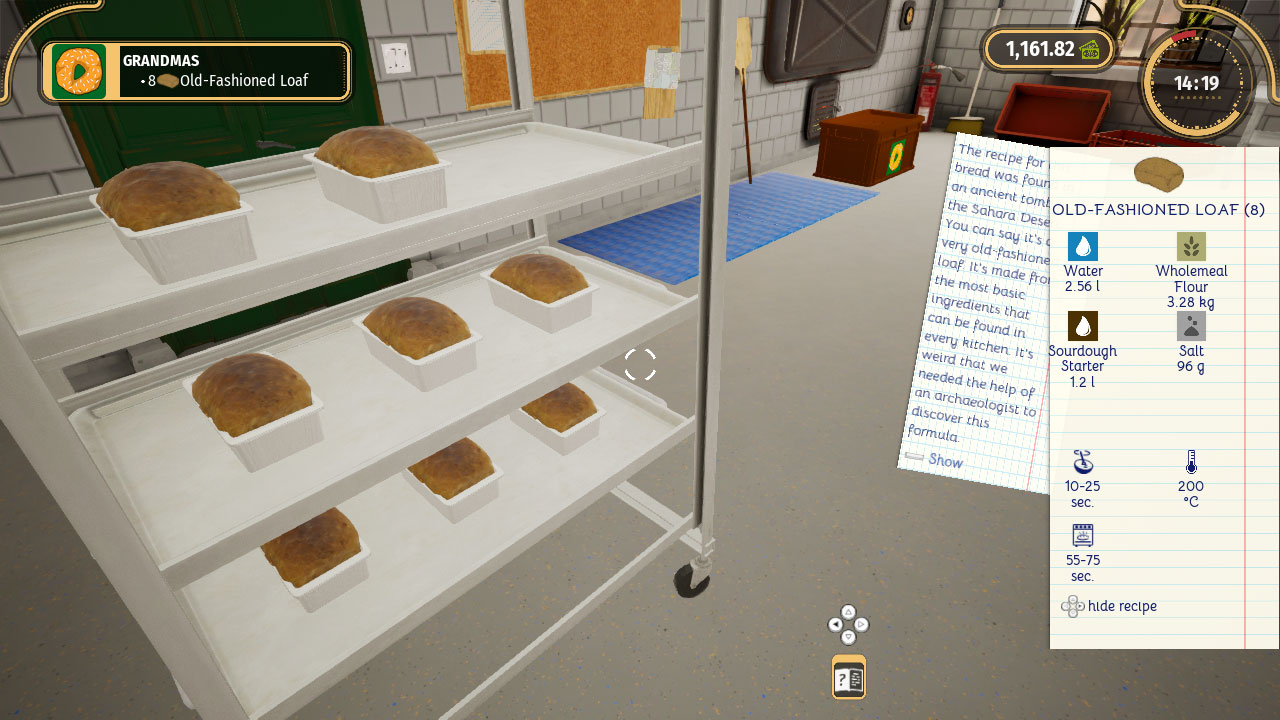Click the donut icon on the Grandmas order
The height and width of the screenshot is (720, 1280).
click(x=78, y=71)
